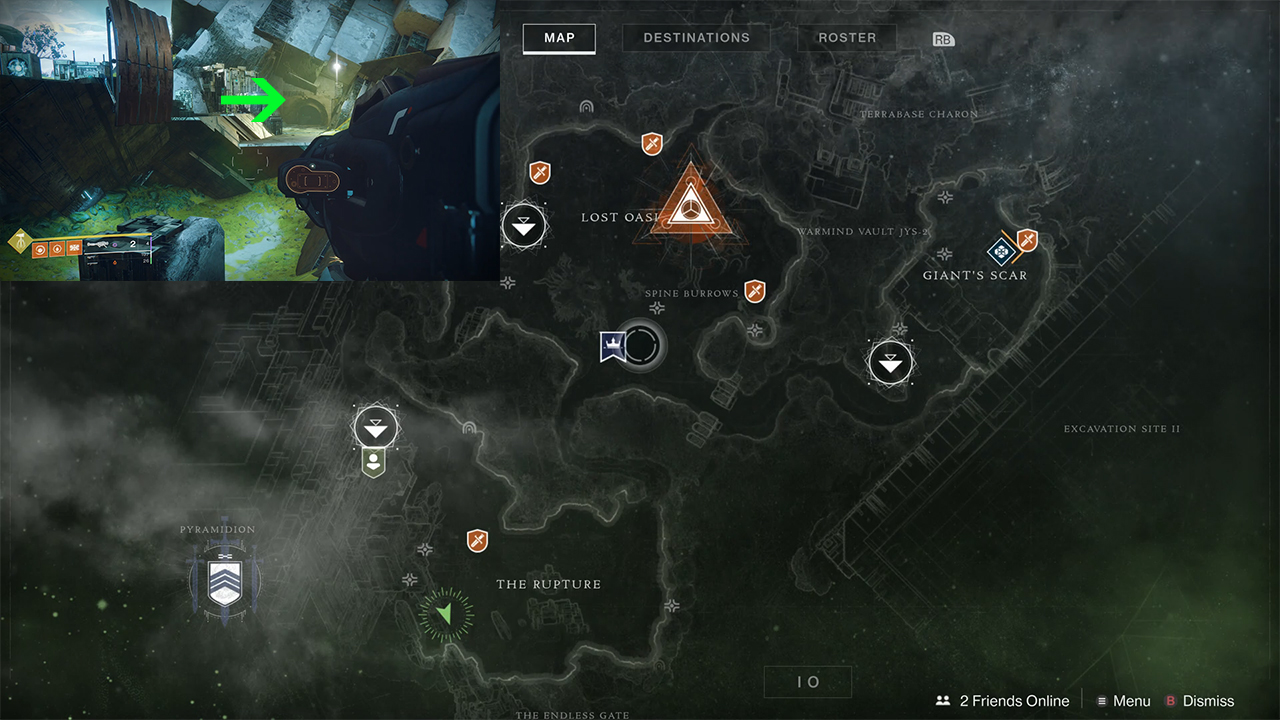1280x720 pixels.
Task: Select the Adventure icon near Spine Burrows
Action: coord(755,291)
